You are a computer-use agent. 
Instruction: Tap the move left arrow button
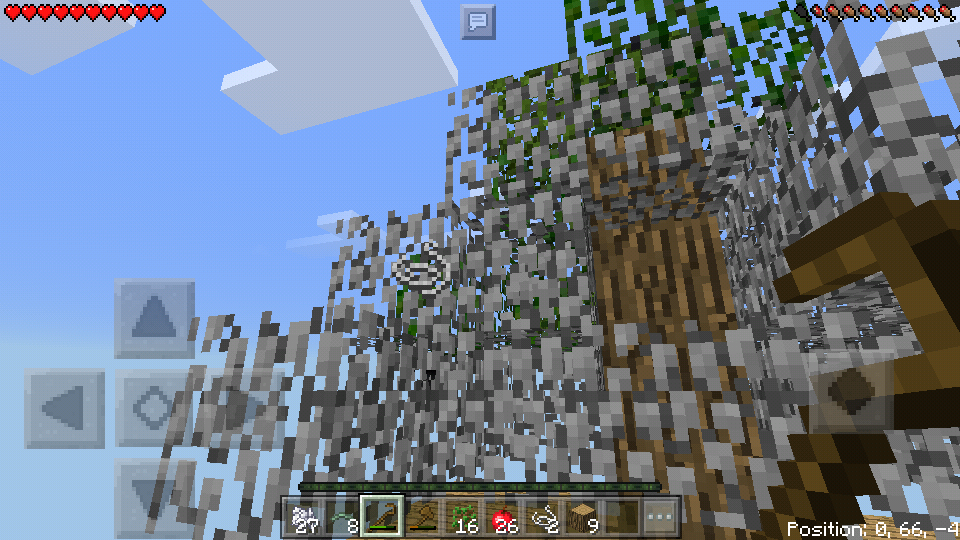(x=65, y=408)
